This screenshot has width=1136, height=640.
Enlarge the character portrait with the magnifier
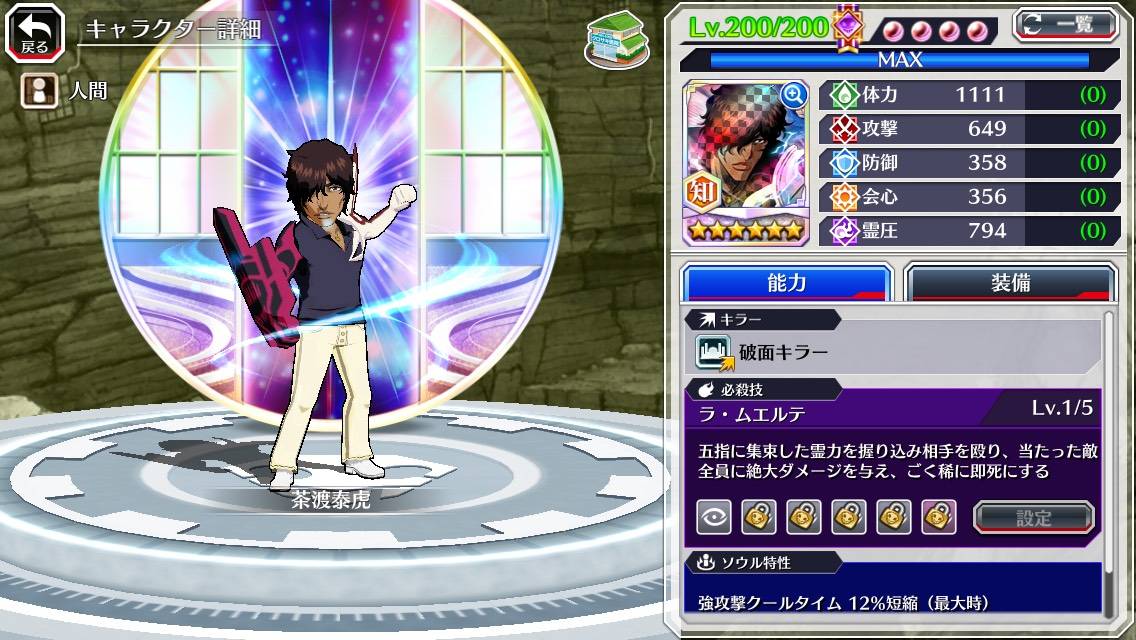coord(794,95)
